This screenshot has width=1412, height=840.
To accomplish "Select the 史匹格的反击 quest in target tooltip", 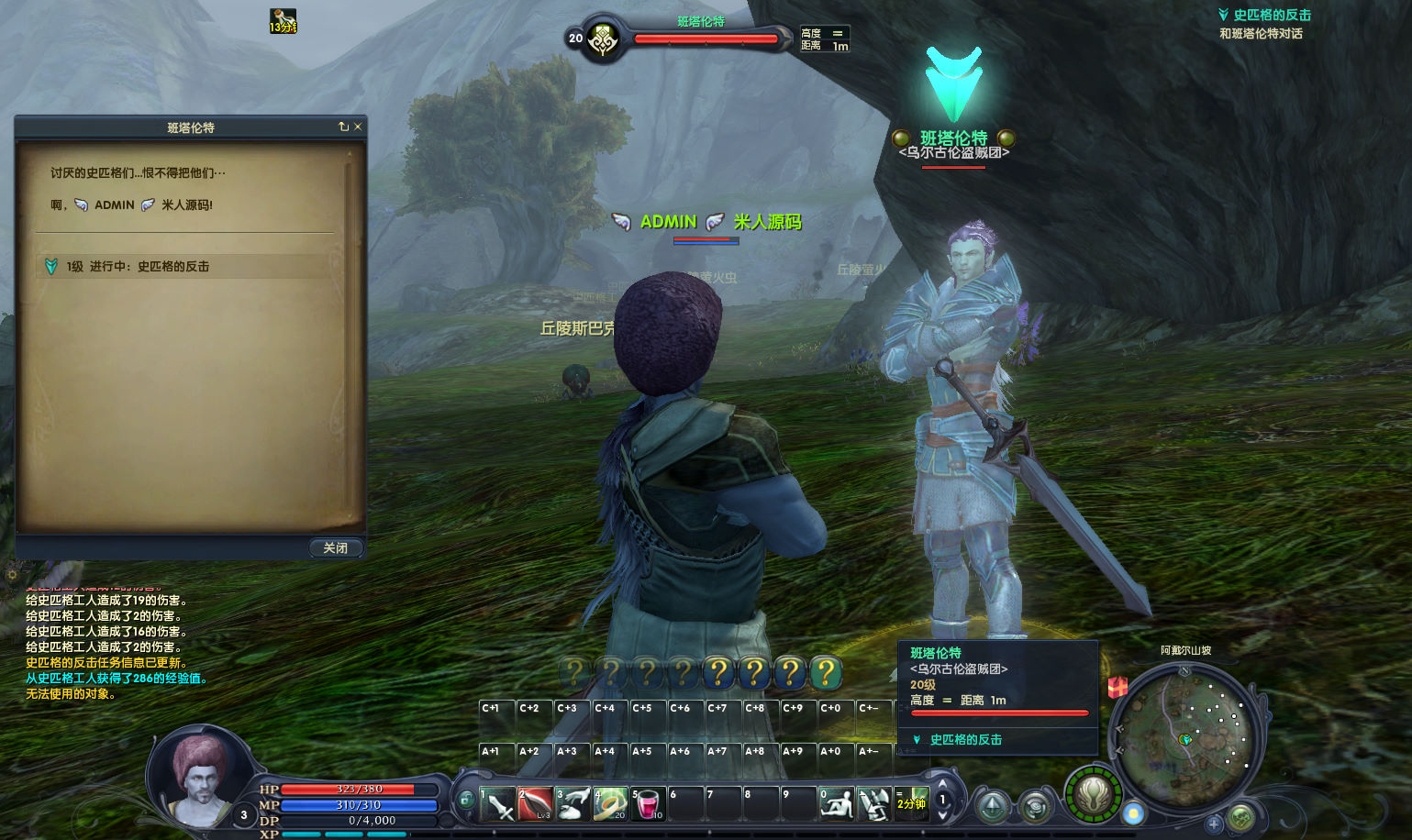I will 965,740.
